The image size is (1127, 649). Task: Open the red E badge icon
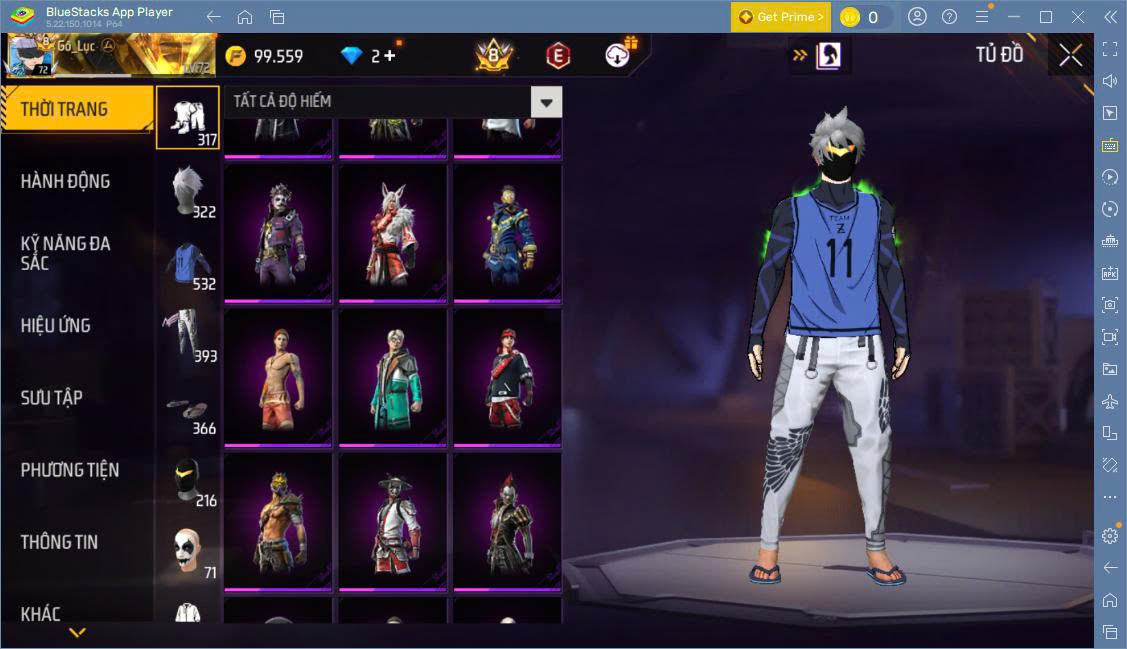pos(558,56)
